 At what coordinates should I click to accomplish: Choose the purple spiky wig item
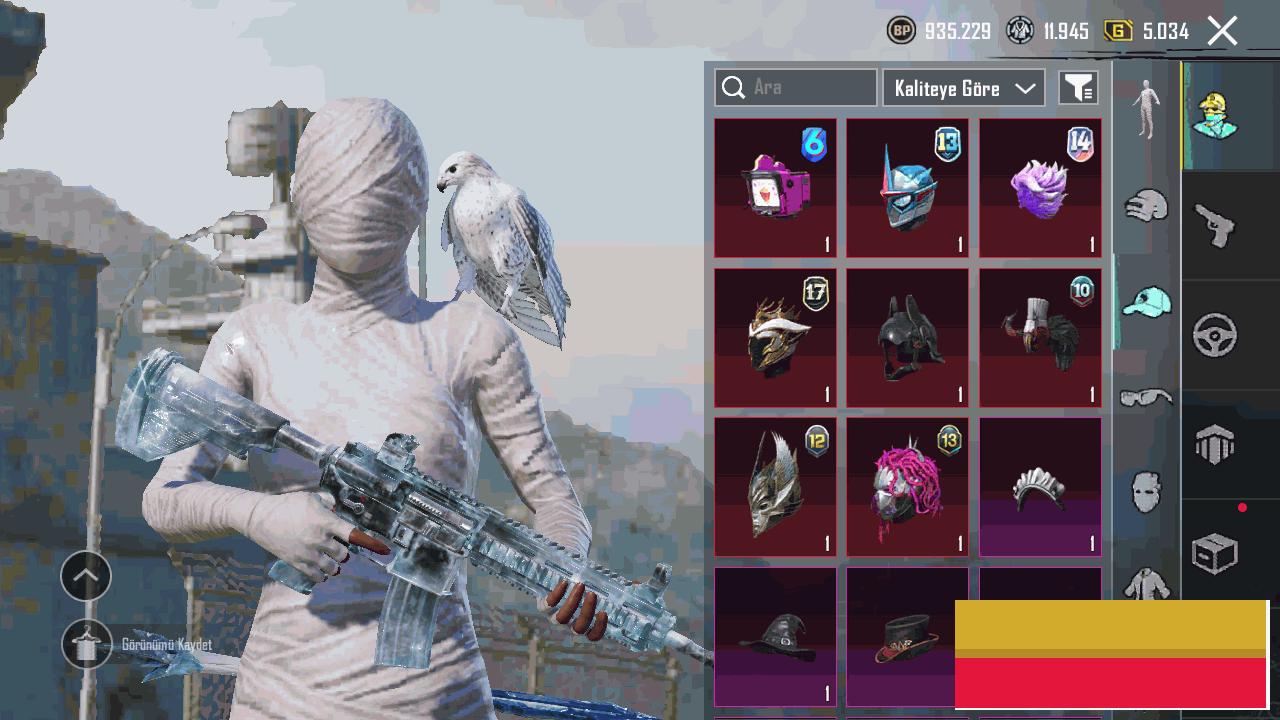point(1040,188)
